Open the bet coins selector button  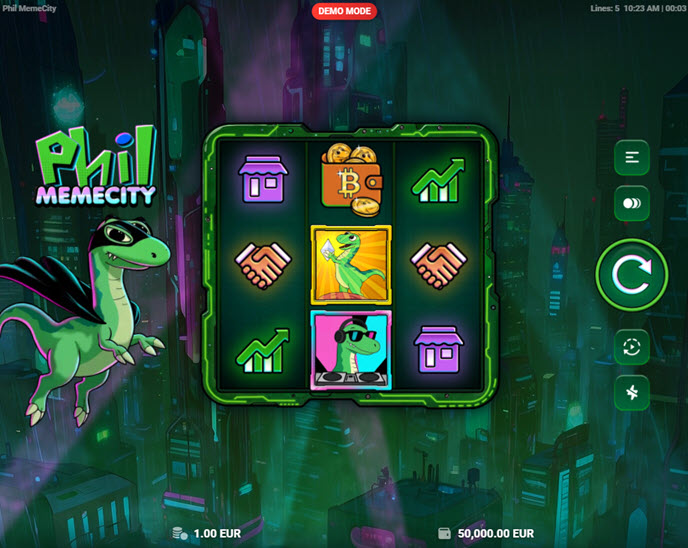click(632, 203)
